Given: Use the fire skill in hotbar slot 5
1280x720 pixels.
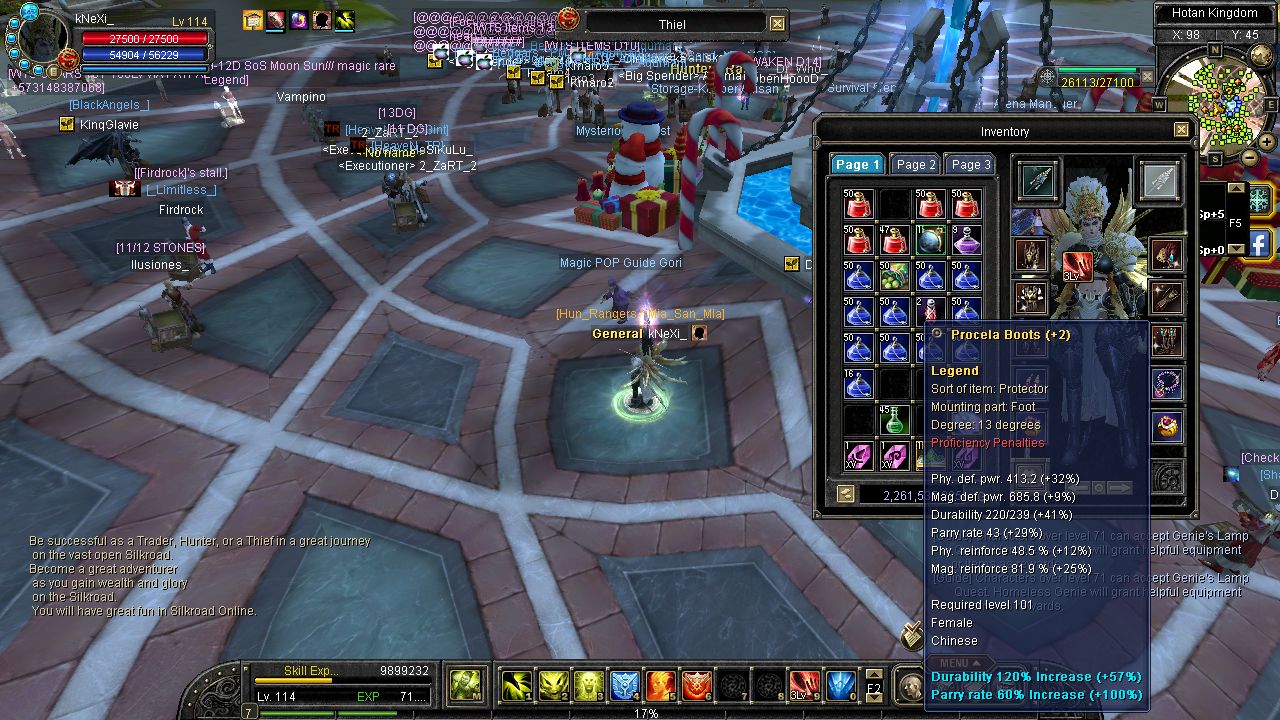Looking at the screenshot, I should coord(660,685).
